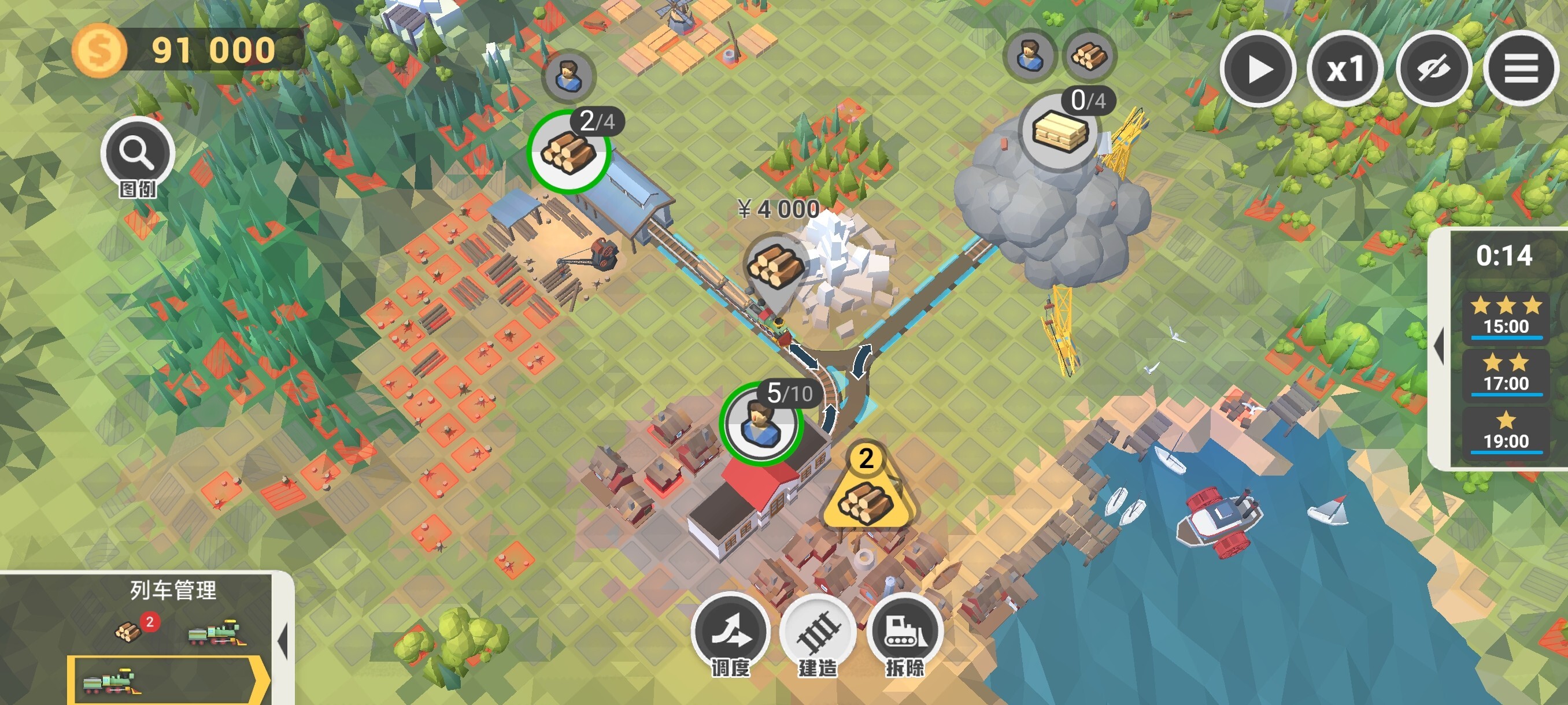
Task: Open the legend with the magnifier button
Action: pyautogui.click(x=138, y=153)
